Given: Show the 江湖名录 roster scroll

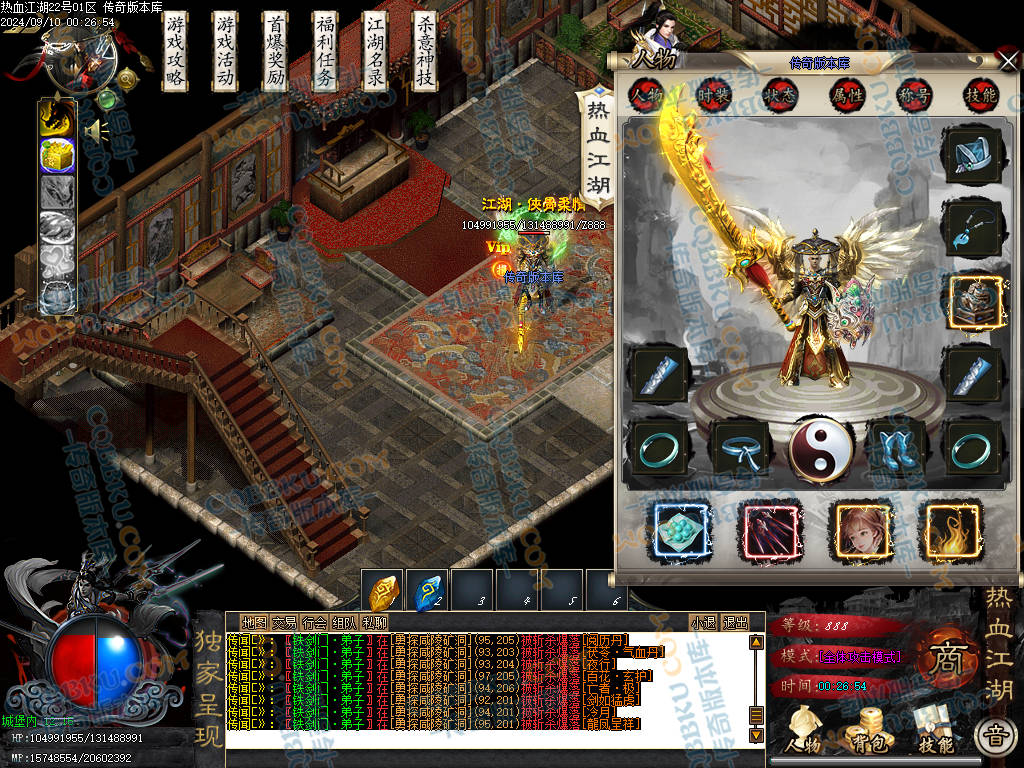Looking at the screenshot, I should pos(376,52).
